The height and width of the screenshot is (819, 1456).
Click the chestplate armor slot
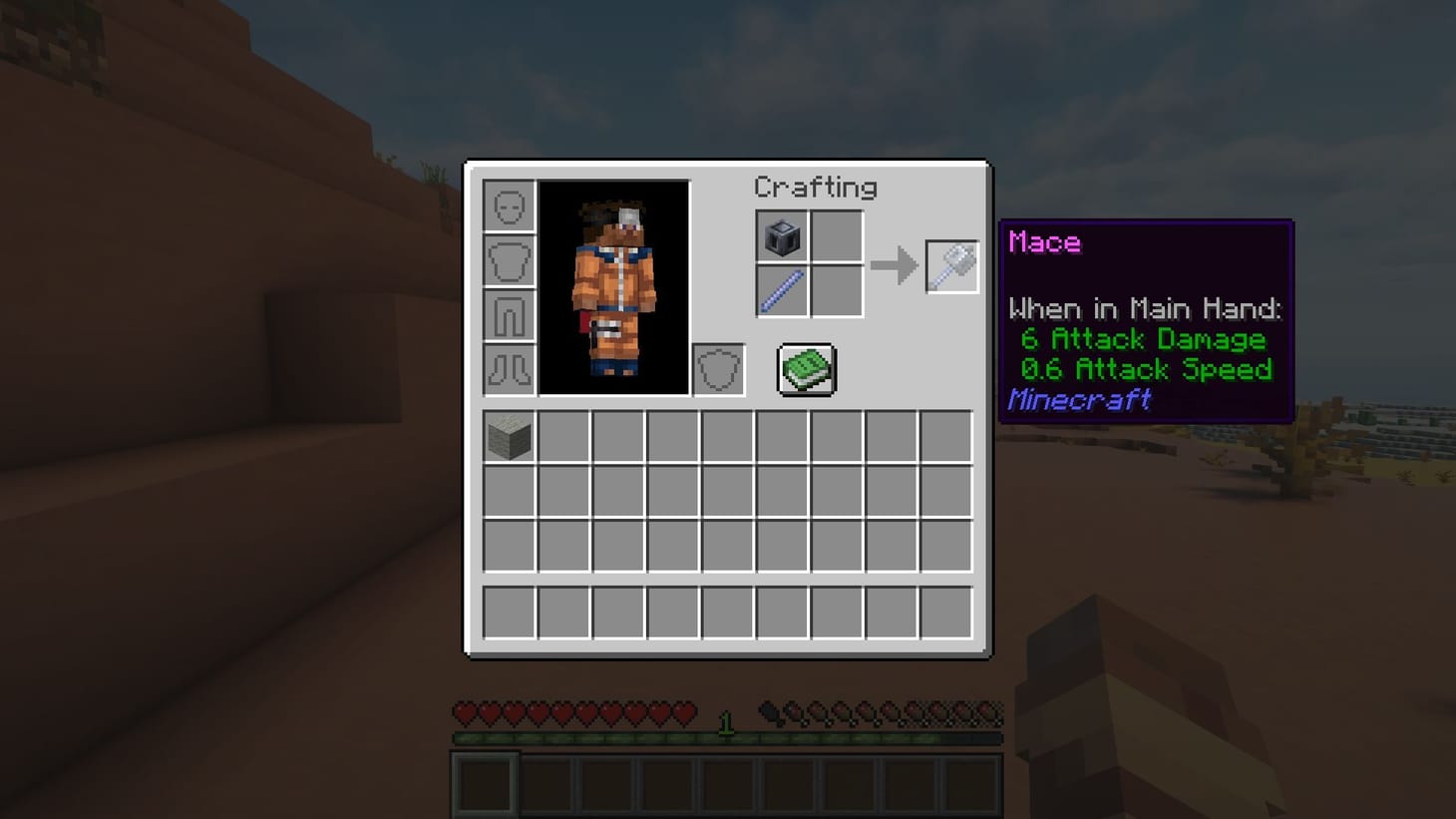point(509,259)
